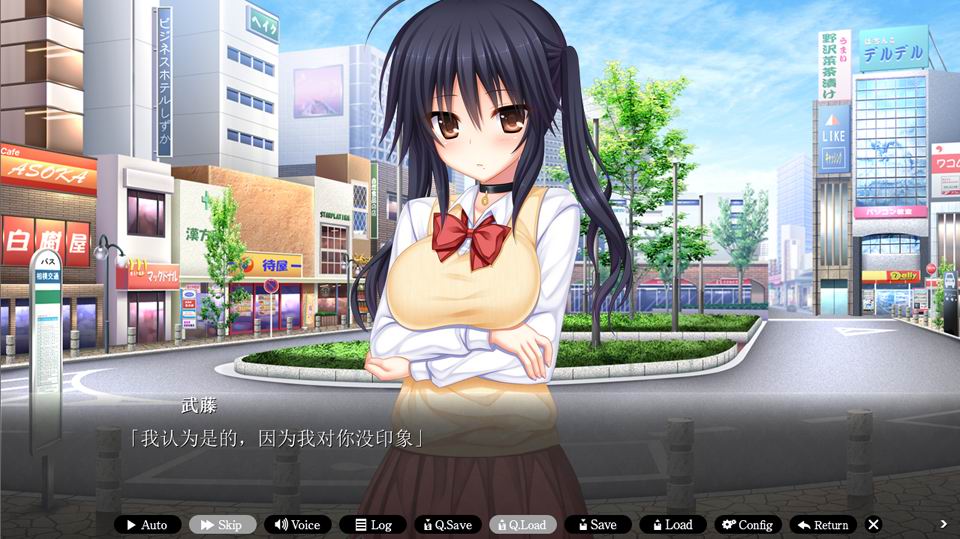Image resolution: width=960 pixels, height=539 pixels.
Task: Open the Config settings
Action: tap(747, 524)
